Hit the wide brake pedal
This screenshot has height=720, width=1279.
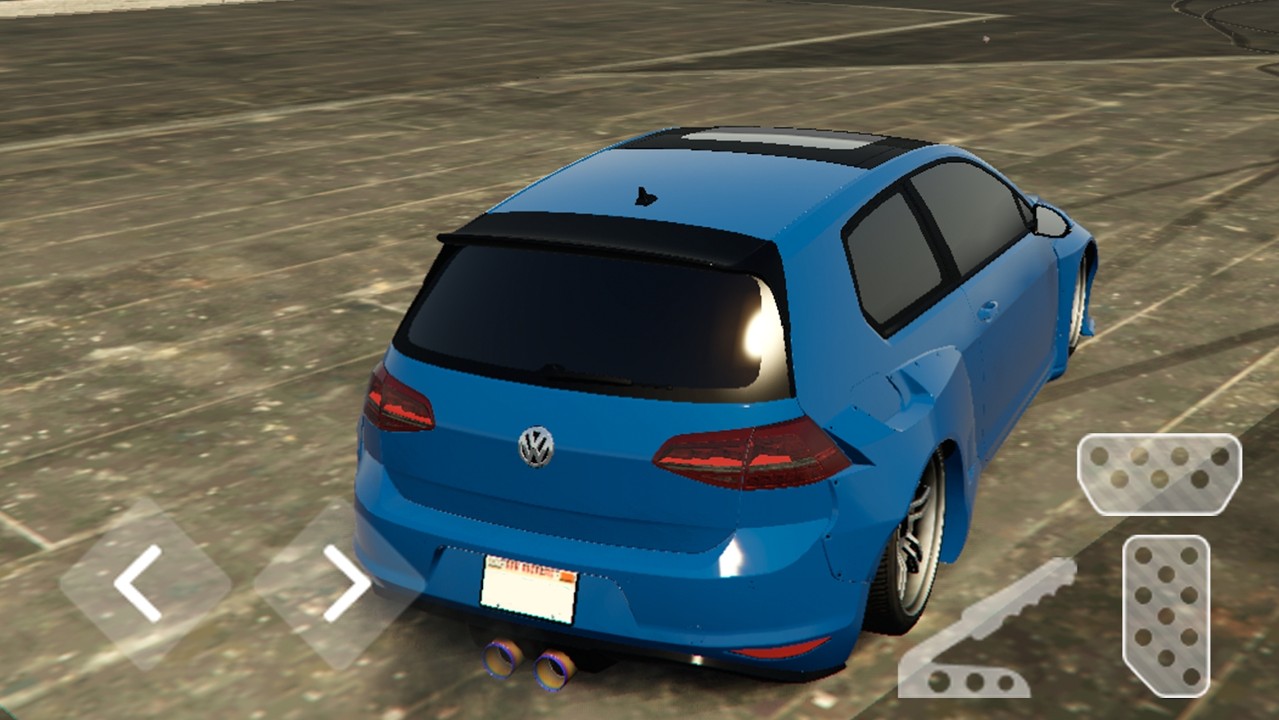[x=1159, y=473]
